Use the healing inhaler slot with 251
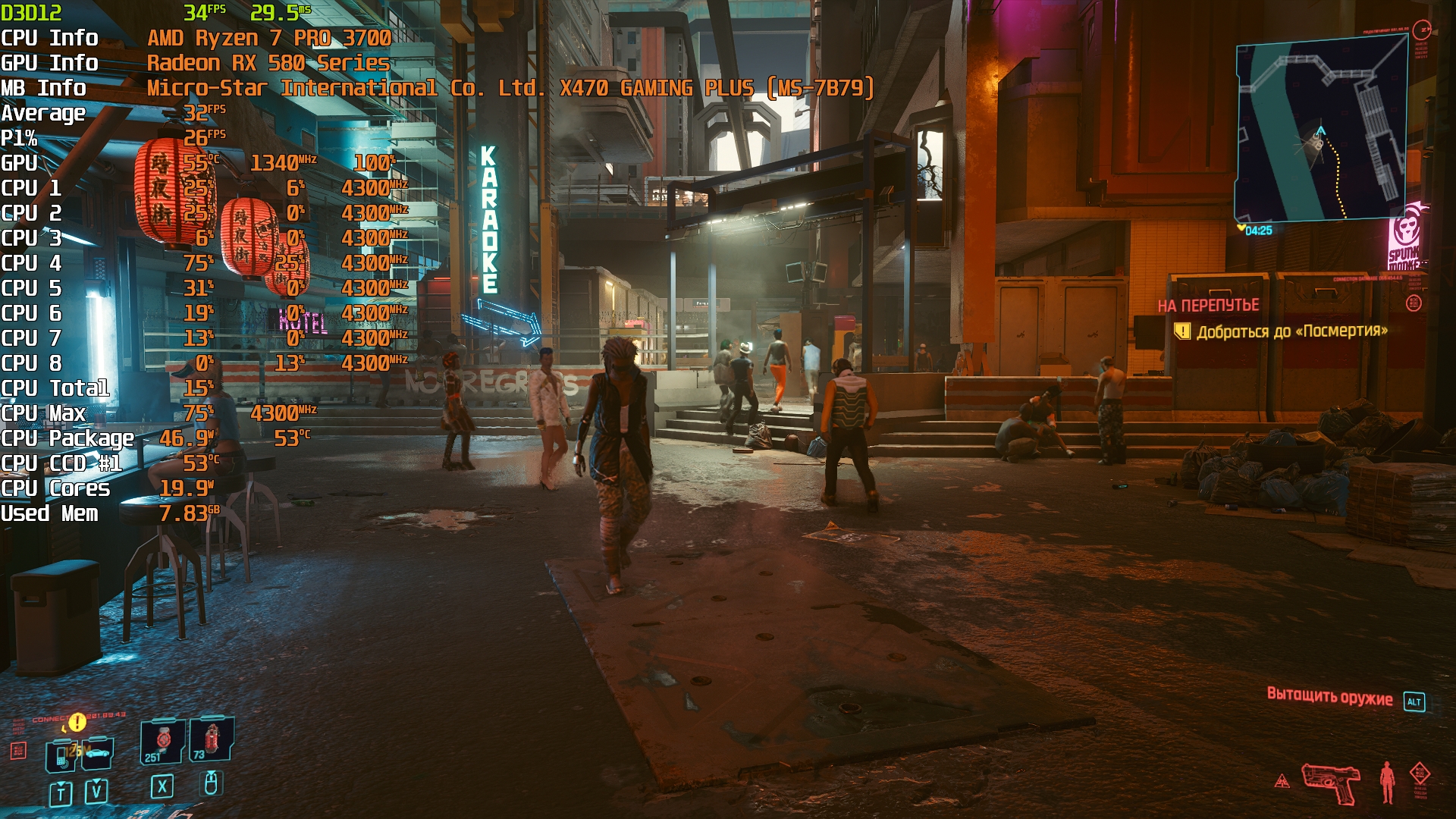Image resolution: width=1456 pixels, height=819 pixels. coord(162,741)
